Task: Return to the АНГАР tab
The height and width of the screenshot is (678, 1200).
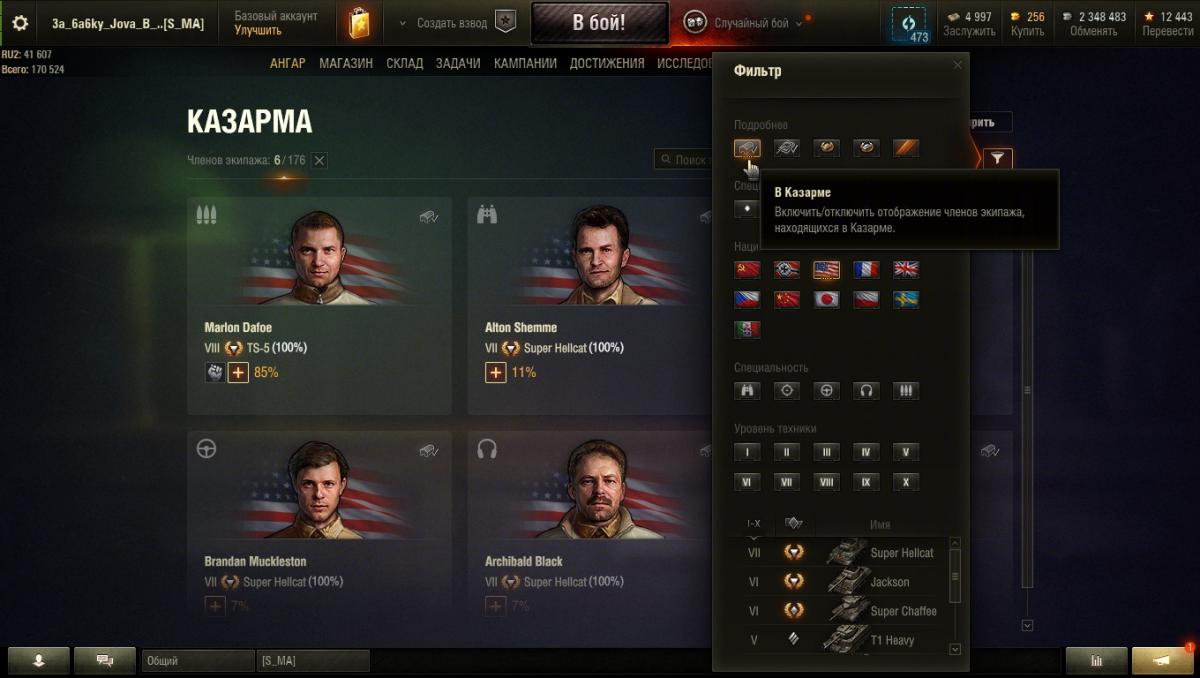Action: click(288, 63)
